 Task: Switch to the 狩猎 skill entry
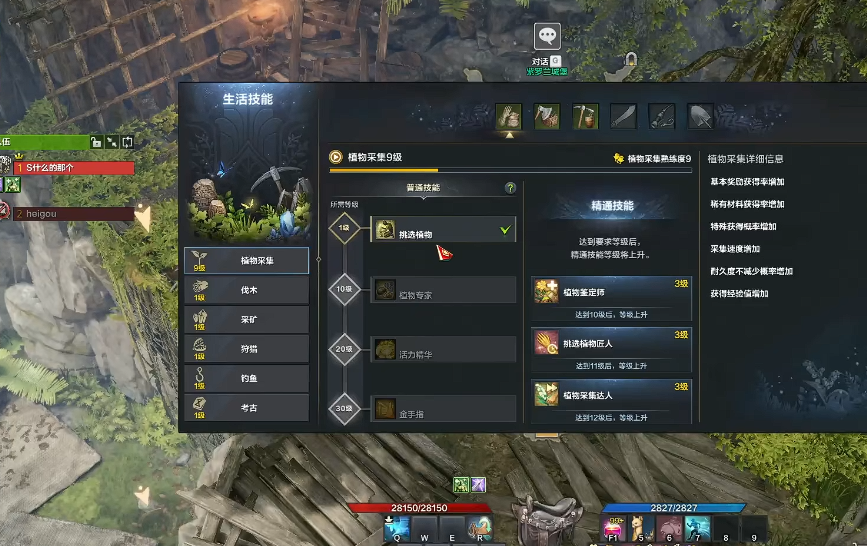click(247, 349)
